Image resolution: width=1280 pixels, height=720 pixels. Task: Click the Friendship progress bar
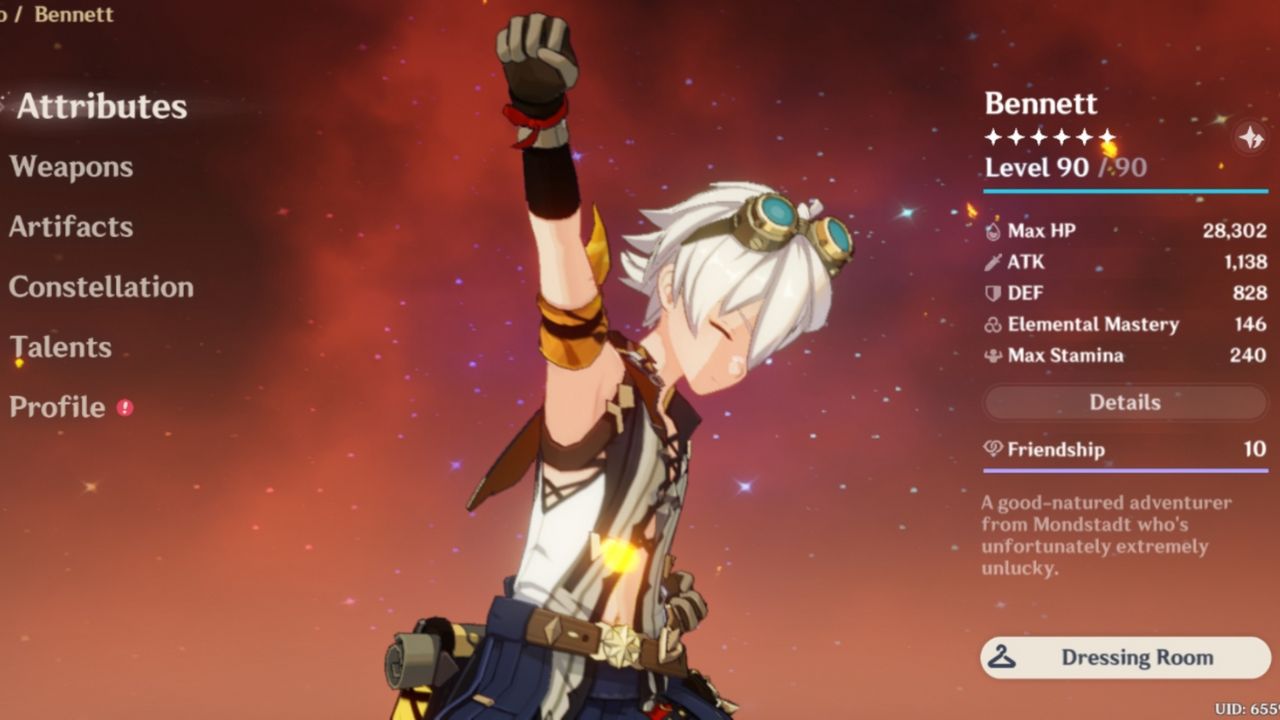(x=1124, y=468)
